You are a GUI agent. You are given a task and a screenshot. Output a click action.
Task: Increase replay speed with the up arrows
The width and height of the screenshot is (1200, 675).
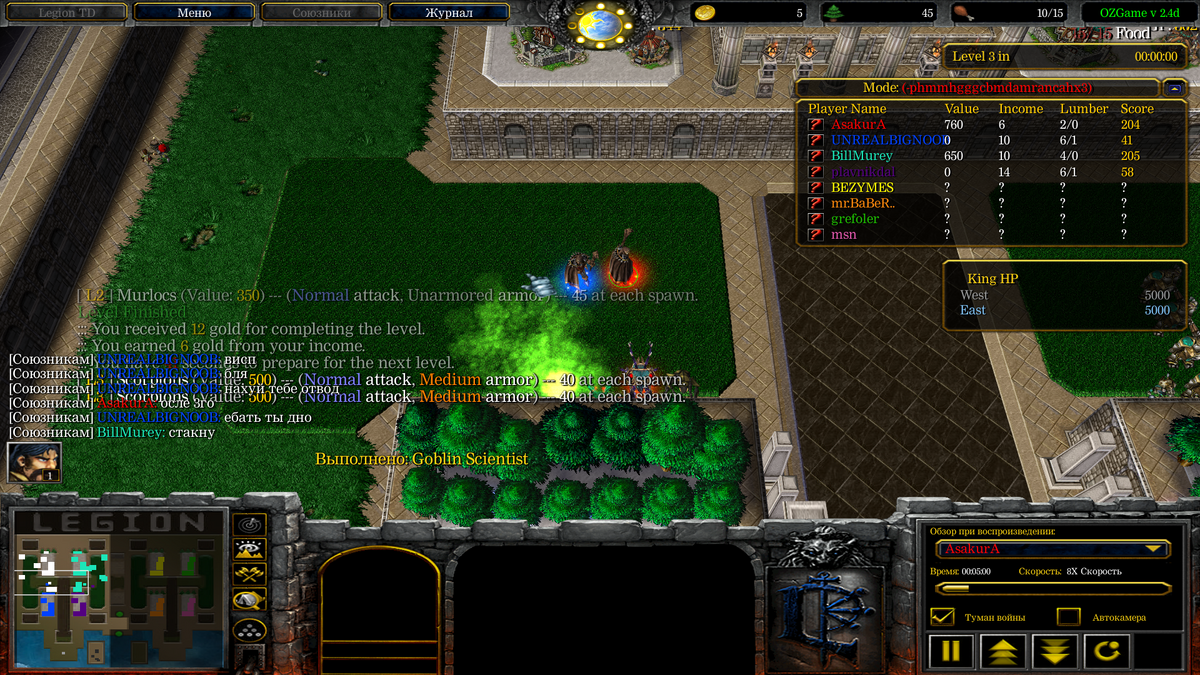click(1004, 652)
